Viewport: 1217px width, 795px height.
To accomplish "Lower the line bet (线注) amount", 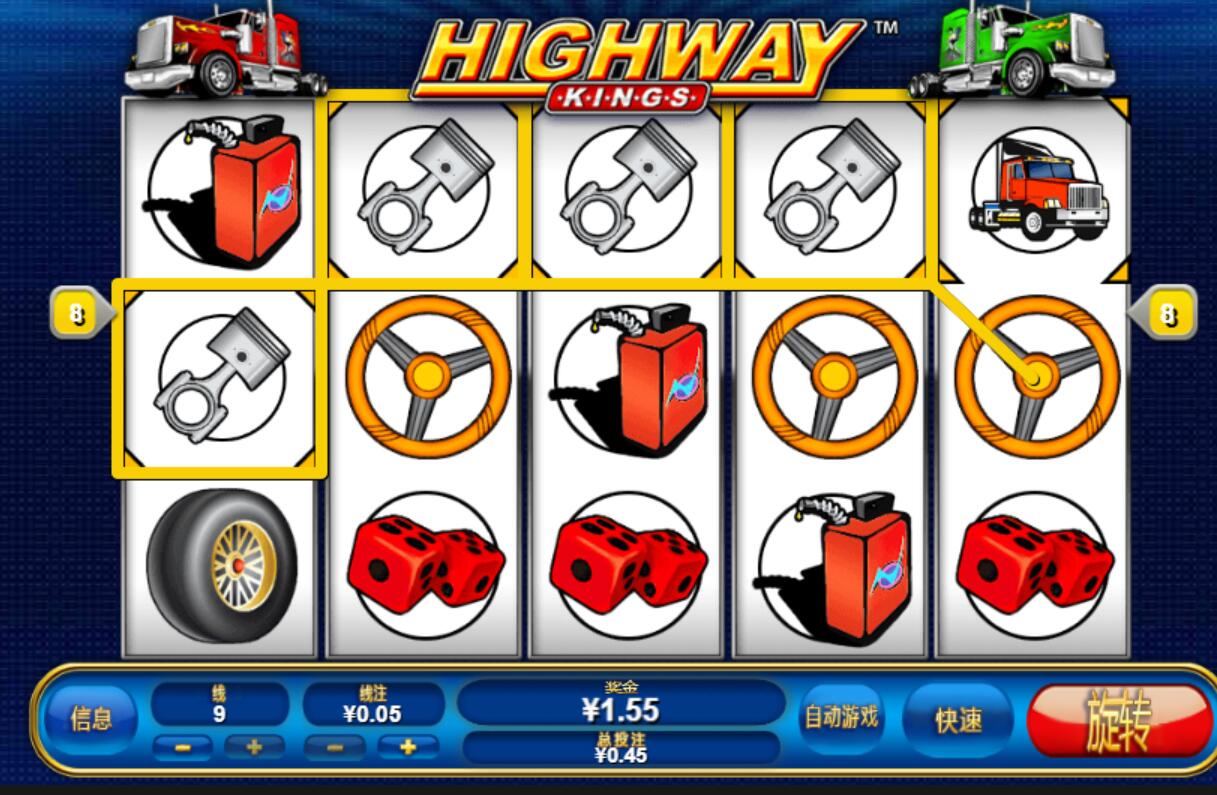I will pyautogui.click(x=334, y=747).
